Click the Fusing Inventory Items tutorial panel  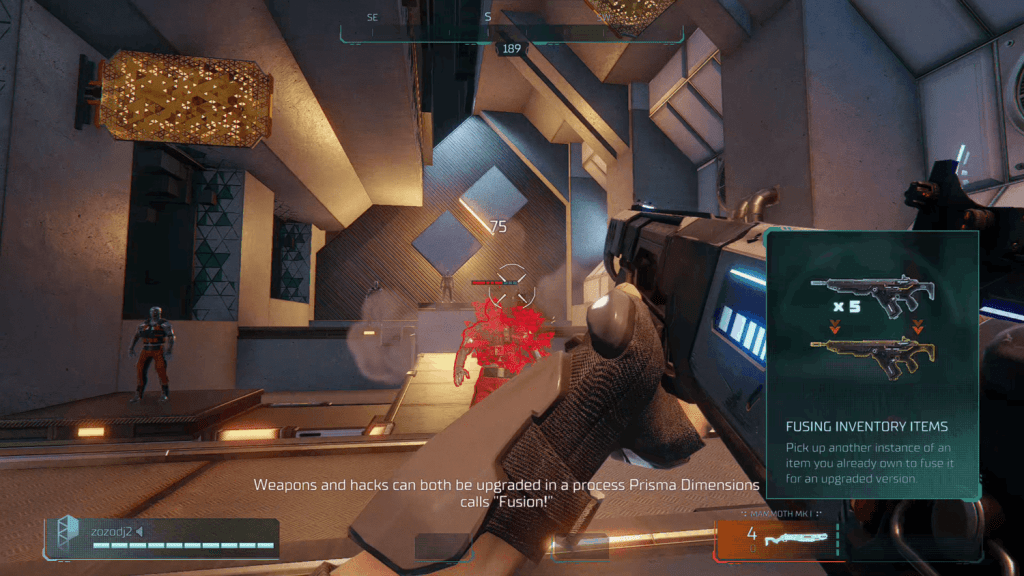pos(872,364)
